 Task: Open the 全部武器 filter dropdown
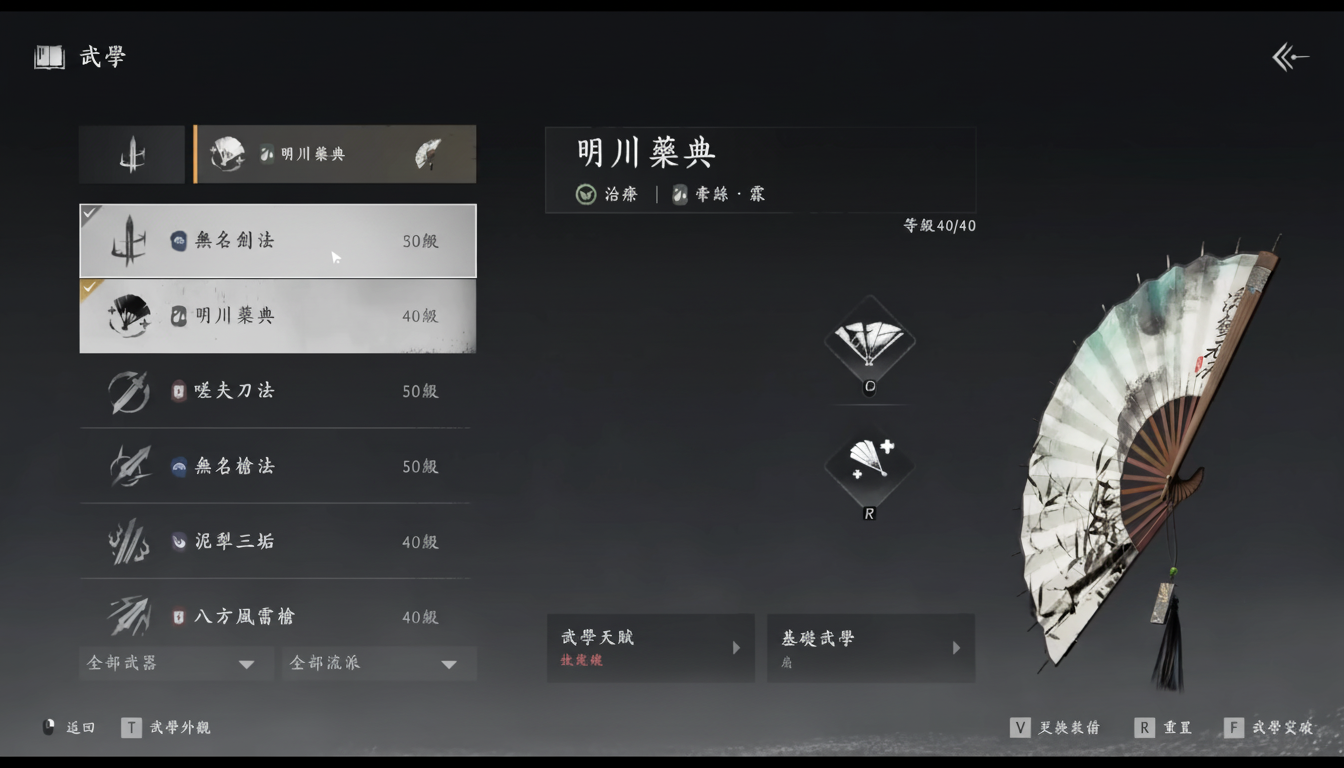tap(176, 663)
